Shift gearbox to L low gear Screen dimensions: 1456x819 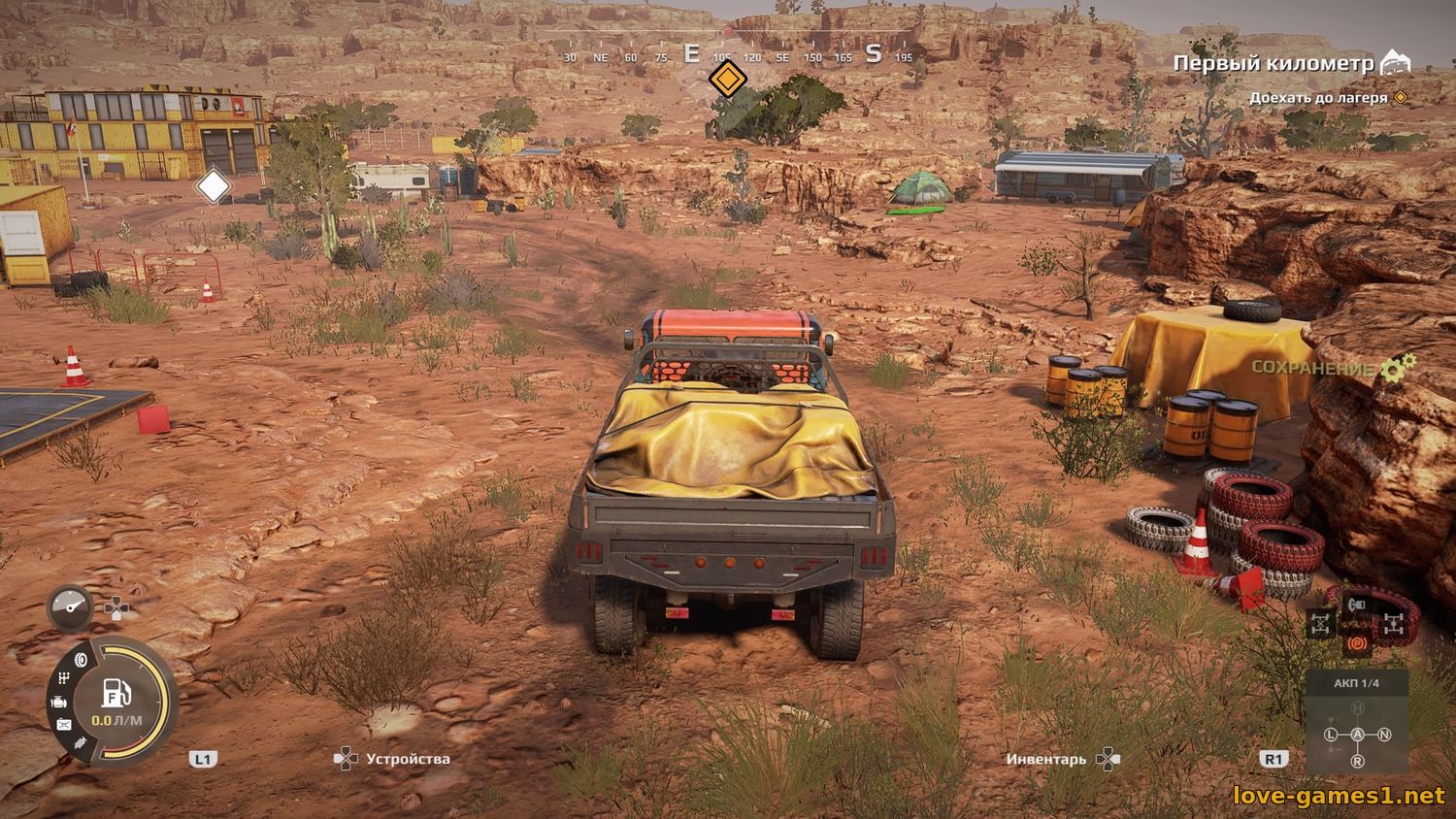tap(1332, 735)
